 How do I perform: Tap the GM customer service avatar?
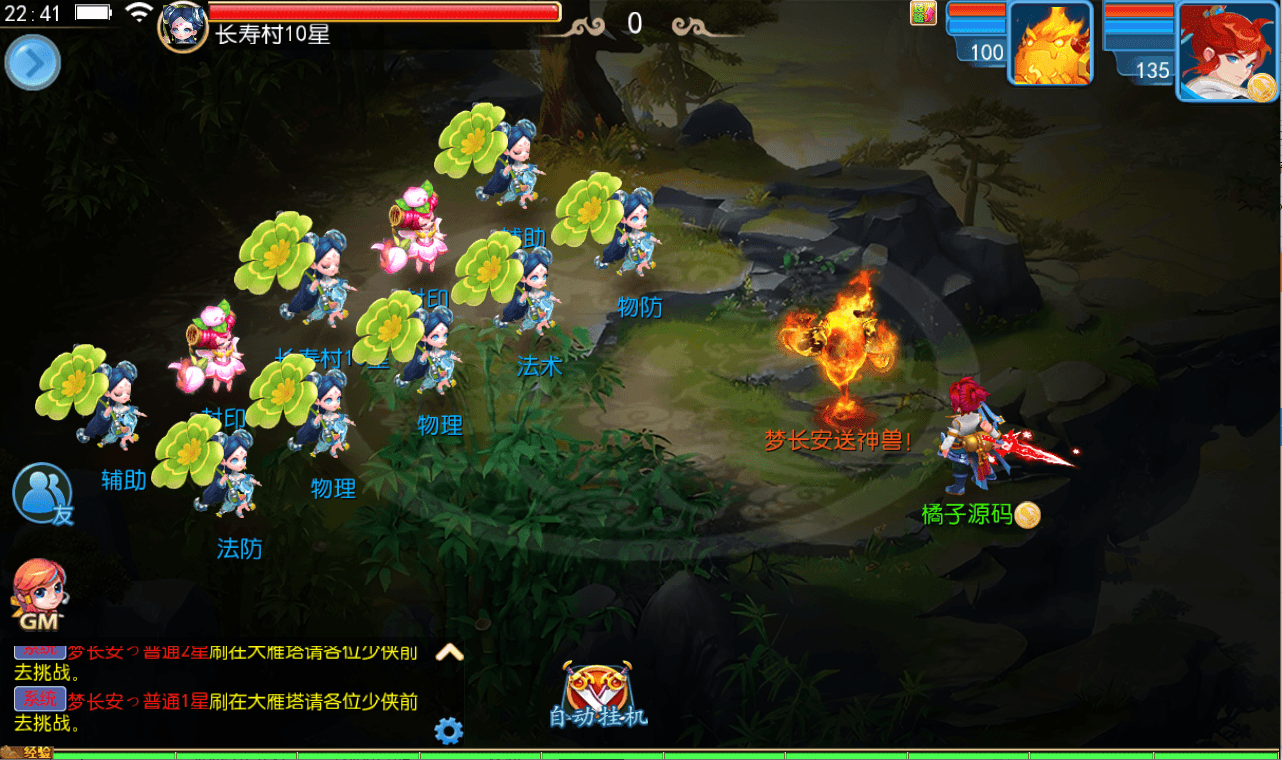coord(42,590)
